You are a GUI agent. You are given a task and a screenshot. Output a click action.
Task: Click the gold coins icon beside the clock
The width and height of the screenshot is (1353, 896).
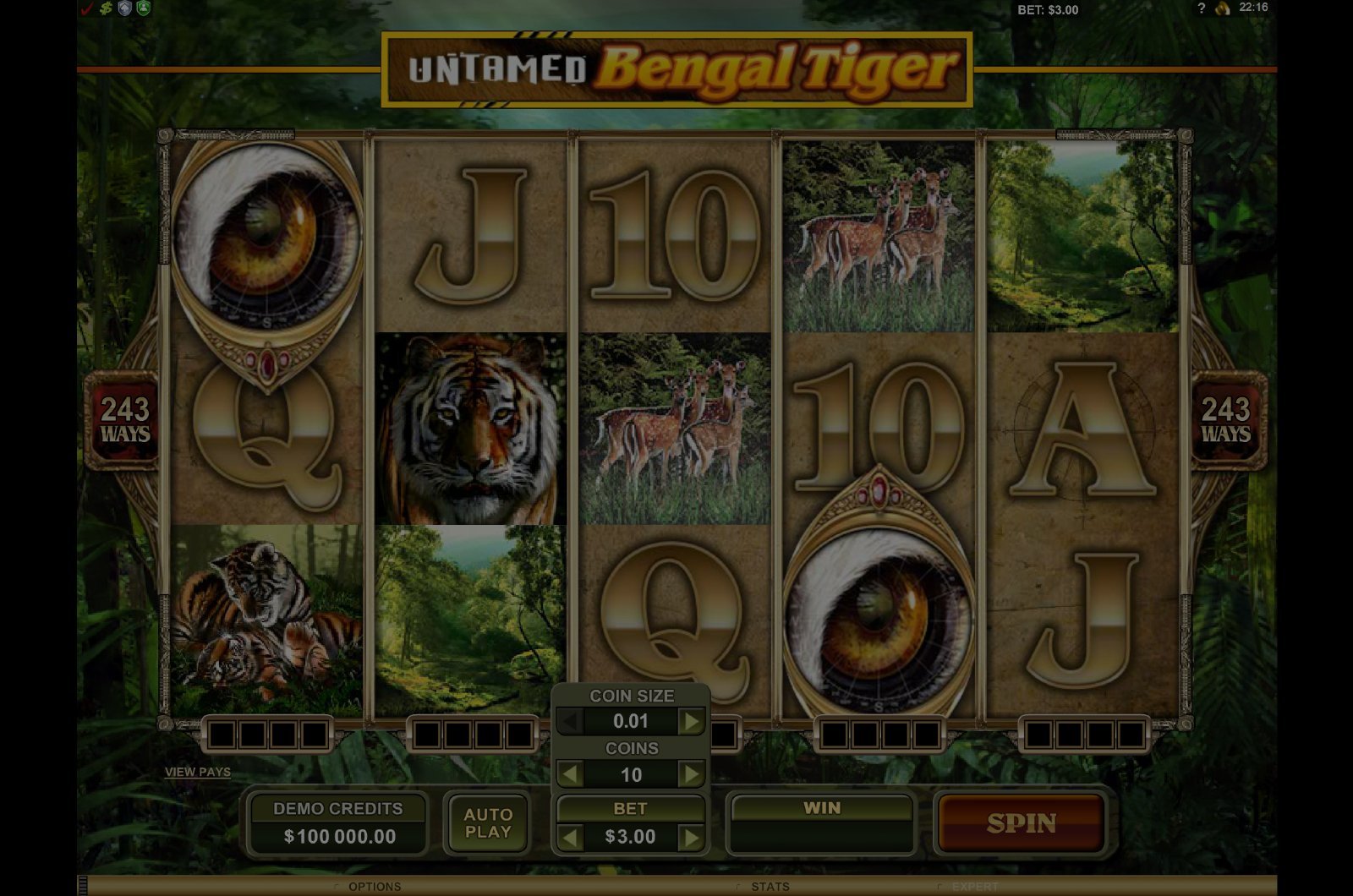coord(1222,8)
